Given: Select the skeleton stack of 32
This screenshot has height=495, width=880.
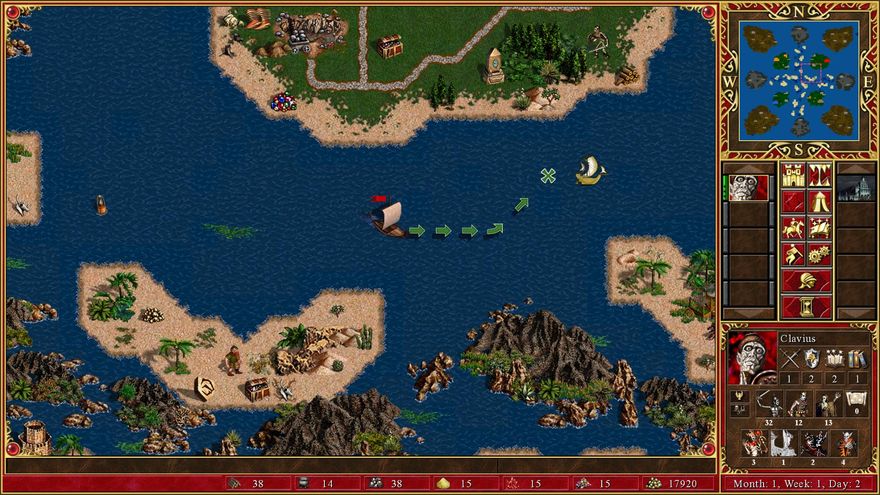Looking at the screenshot, I should (770, 404).
